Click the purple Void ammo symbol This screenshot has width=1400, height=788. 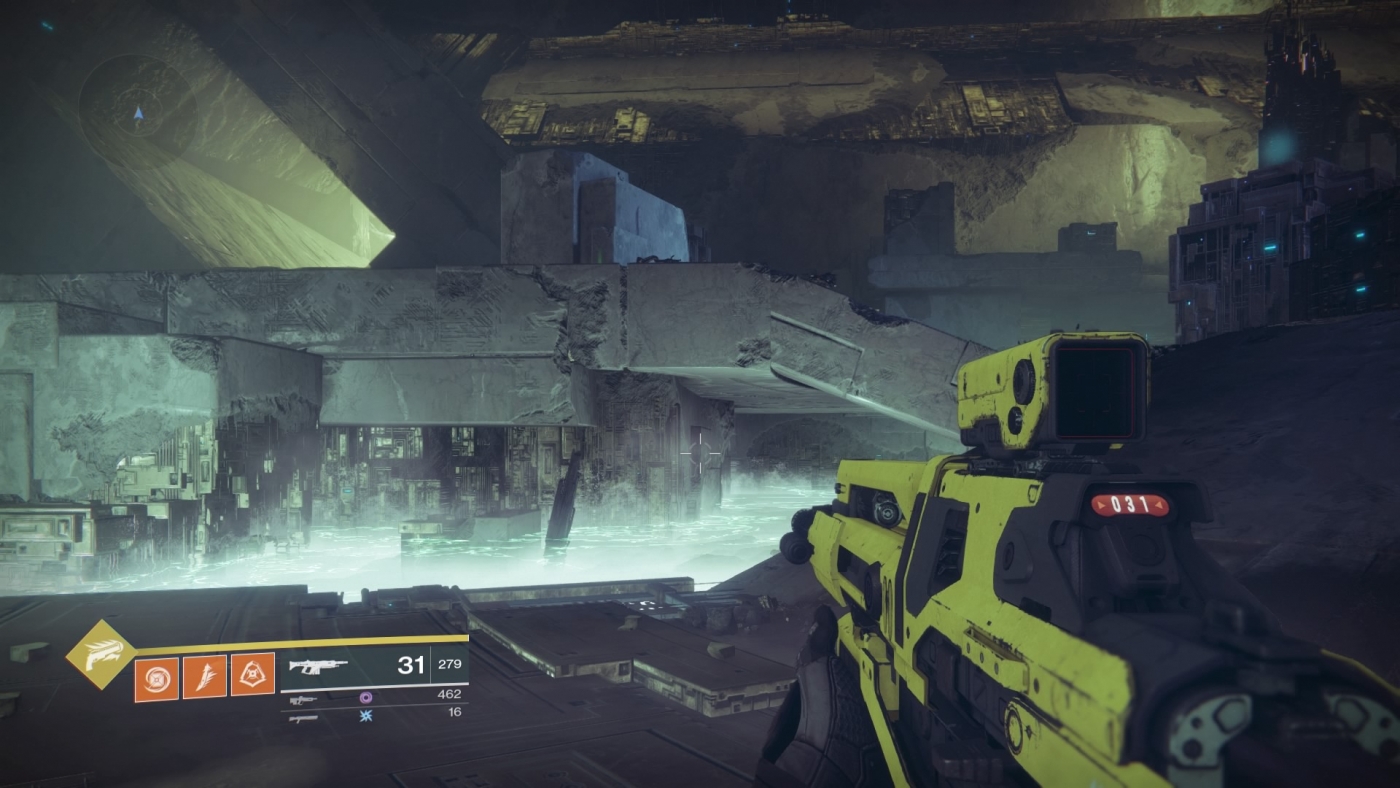click(x=367, y=698)
